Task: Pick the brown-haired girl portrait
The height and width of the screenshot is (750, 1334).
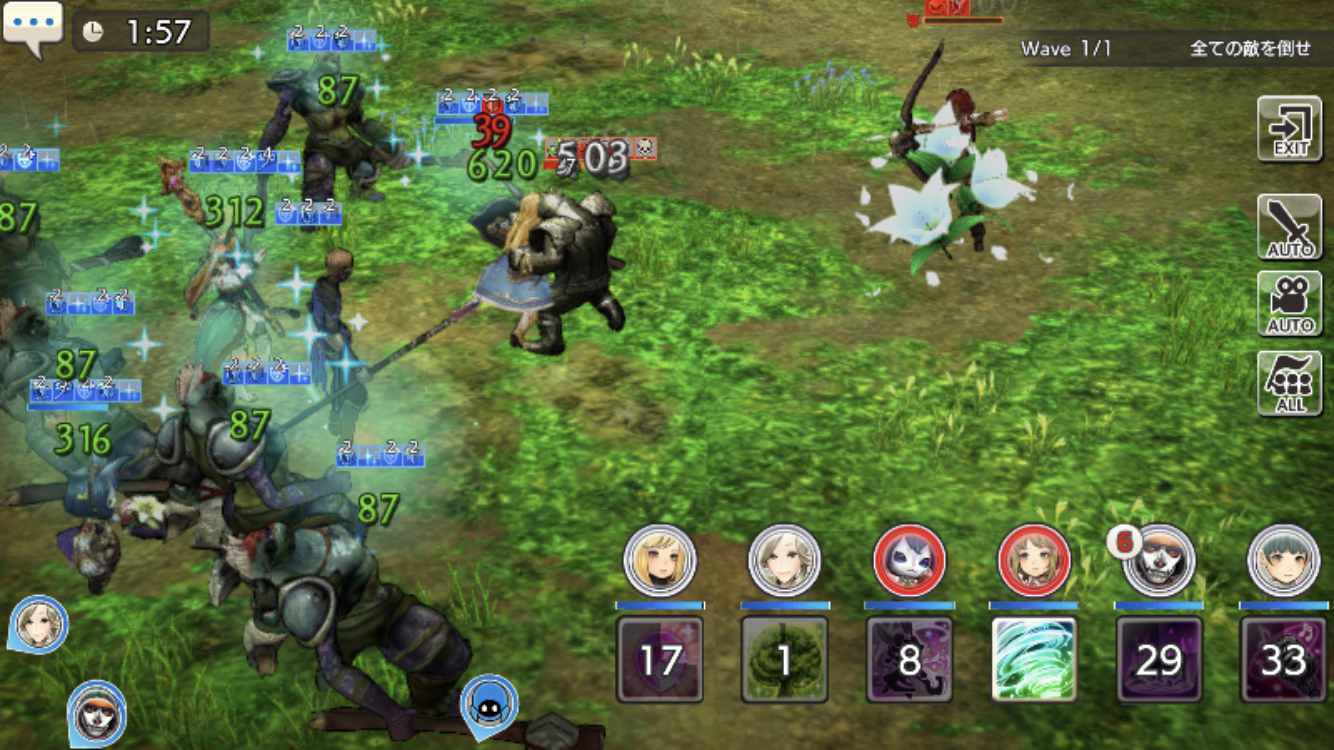Action: 1034,561
